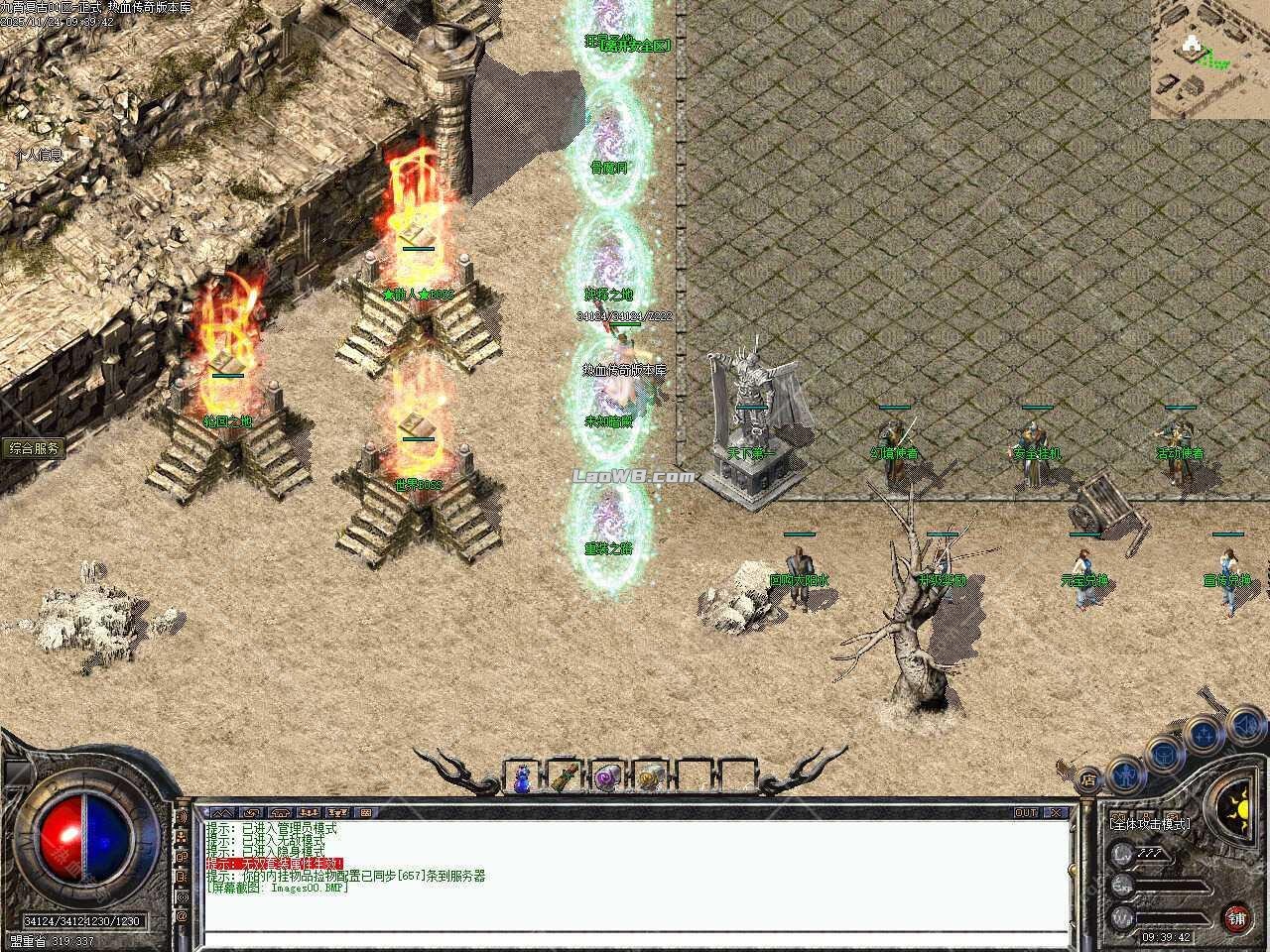Click the guild icon in the chat window toolbar
Viewport: 1270px width, 952px height.
tap(309, 812)
